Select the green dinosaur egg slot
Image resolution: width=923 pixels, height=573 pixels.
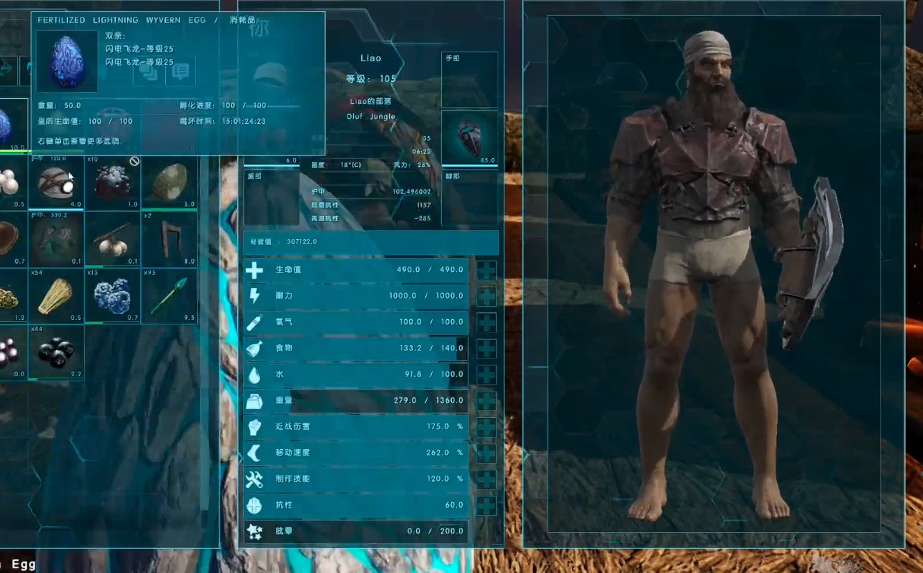click(169, 183)
